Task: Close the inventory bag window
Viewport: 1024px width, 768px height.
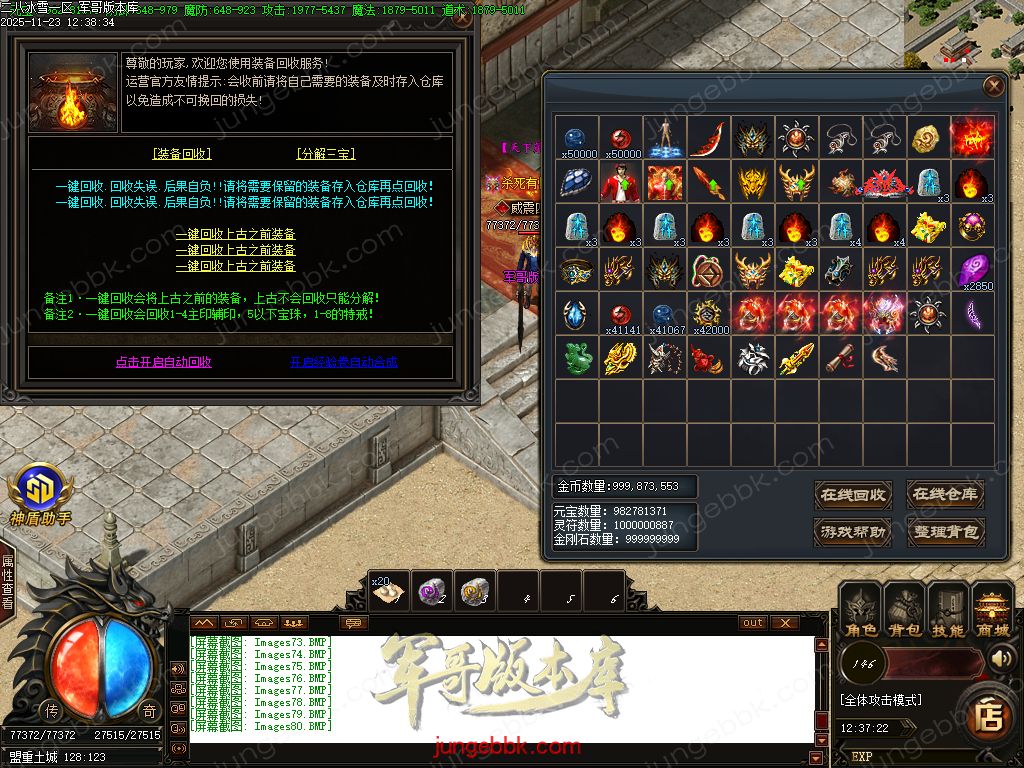Action: (x=993, y=86)
